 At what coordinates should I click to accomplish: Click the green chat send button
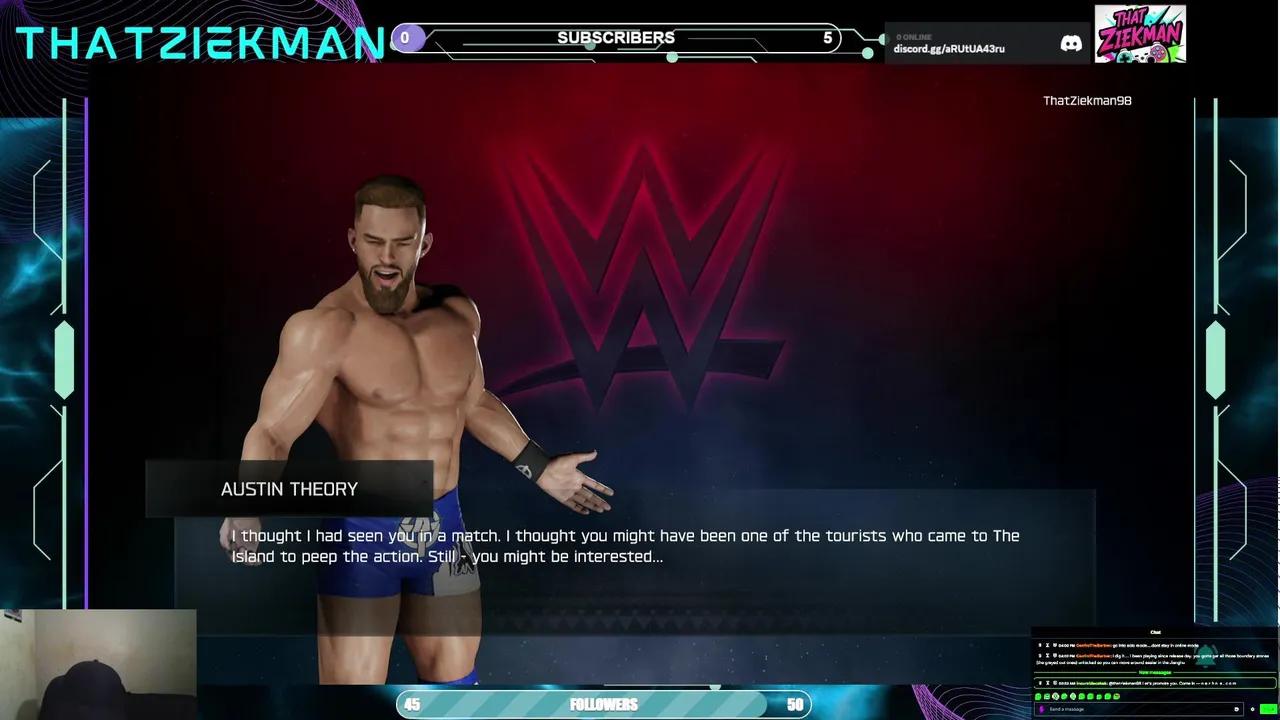[1268, 709]
